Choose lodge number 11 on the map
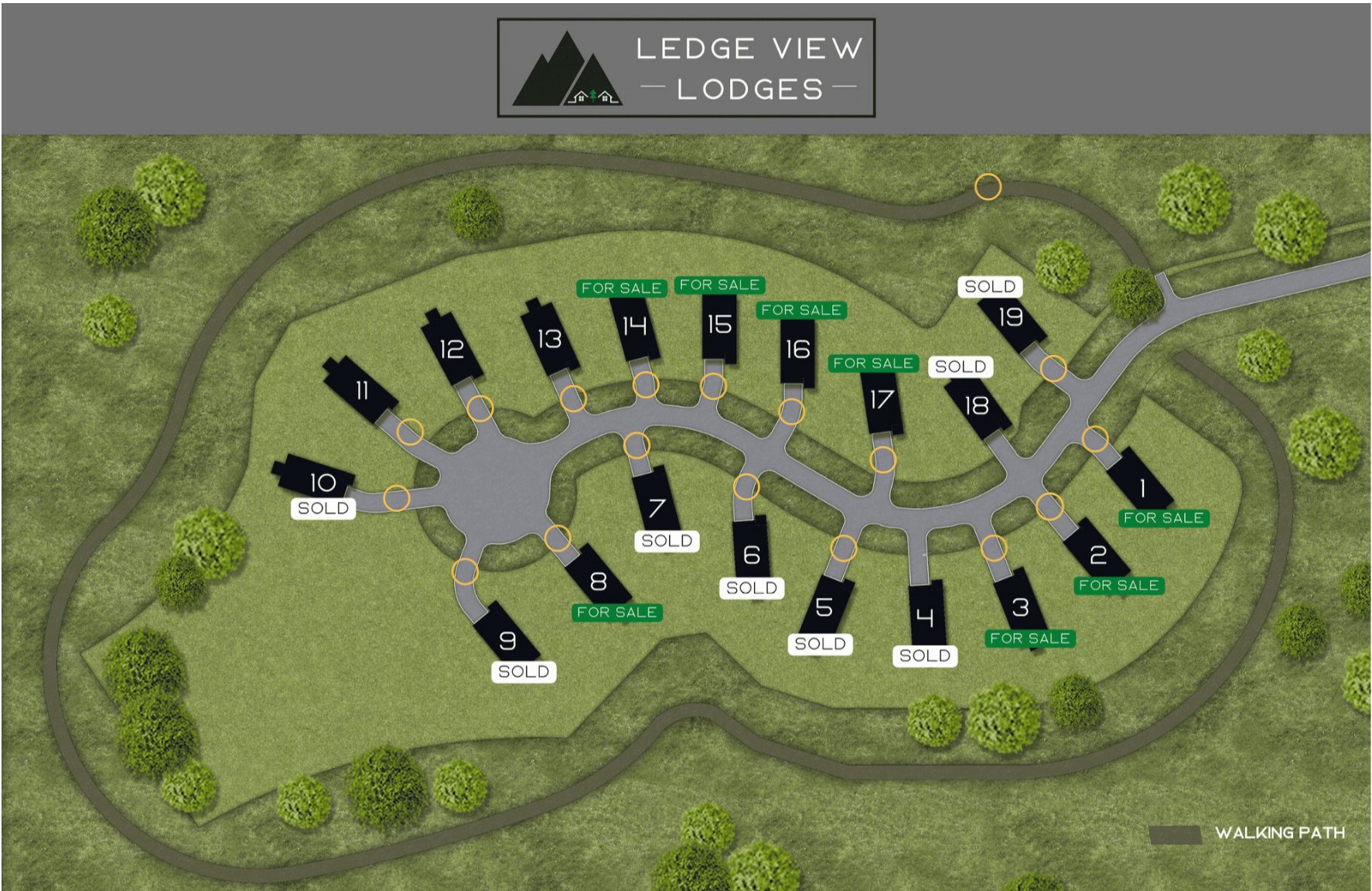 pos(361,391)
